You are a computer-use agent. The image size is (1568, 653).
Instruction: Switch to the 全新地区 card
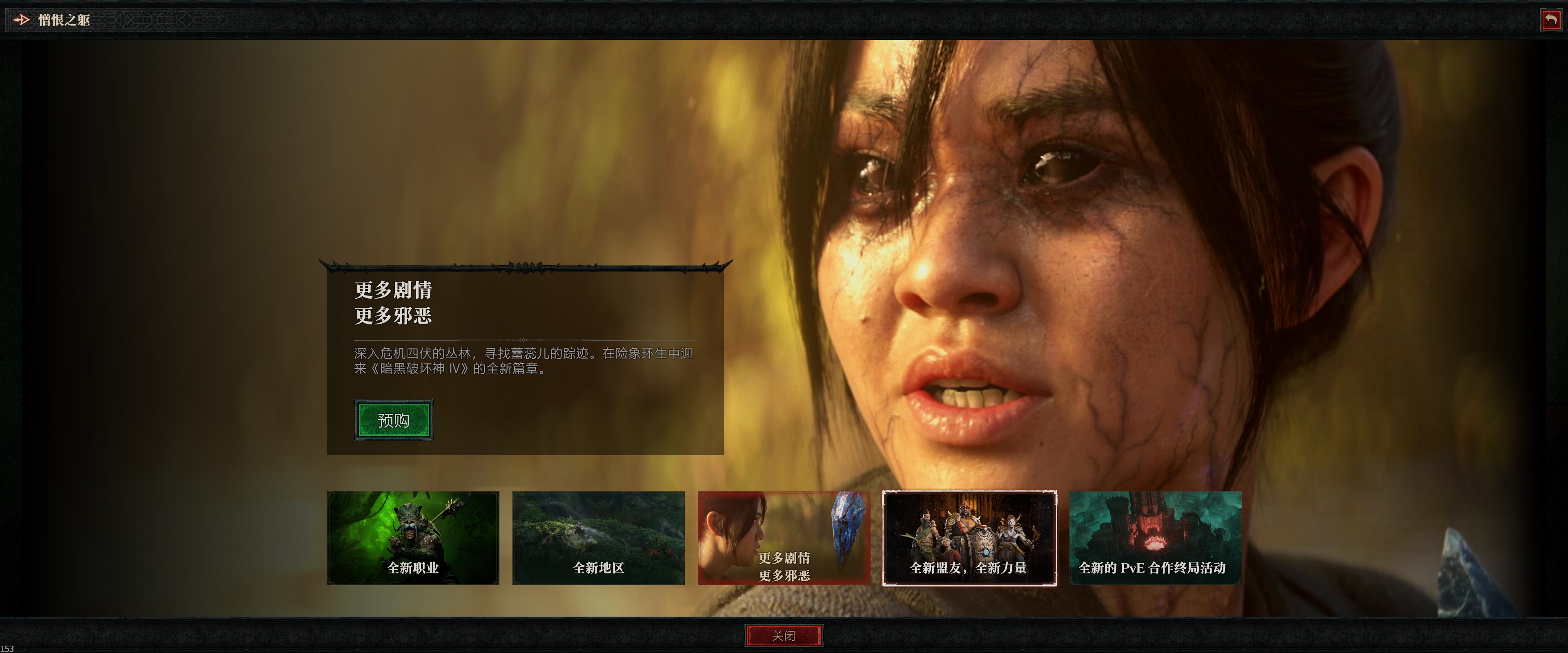click(599, 537)
